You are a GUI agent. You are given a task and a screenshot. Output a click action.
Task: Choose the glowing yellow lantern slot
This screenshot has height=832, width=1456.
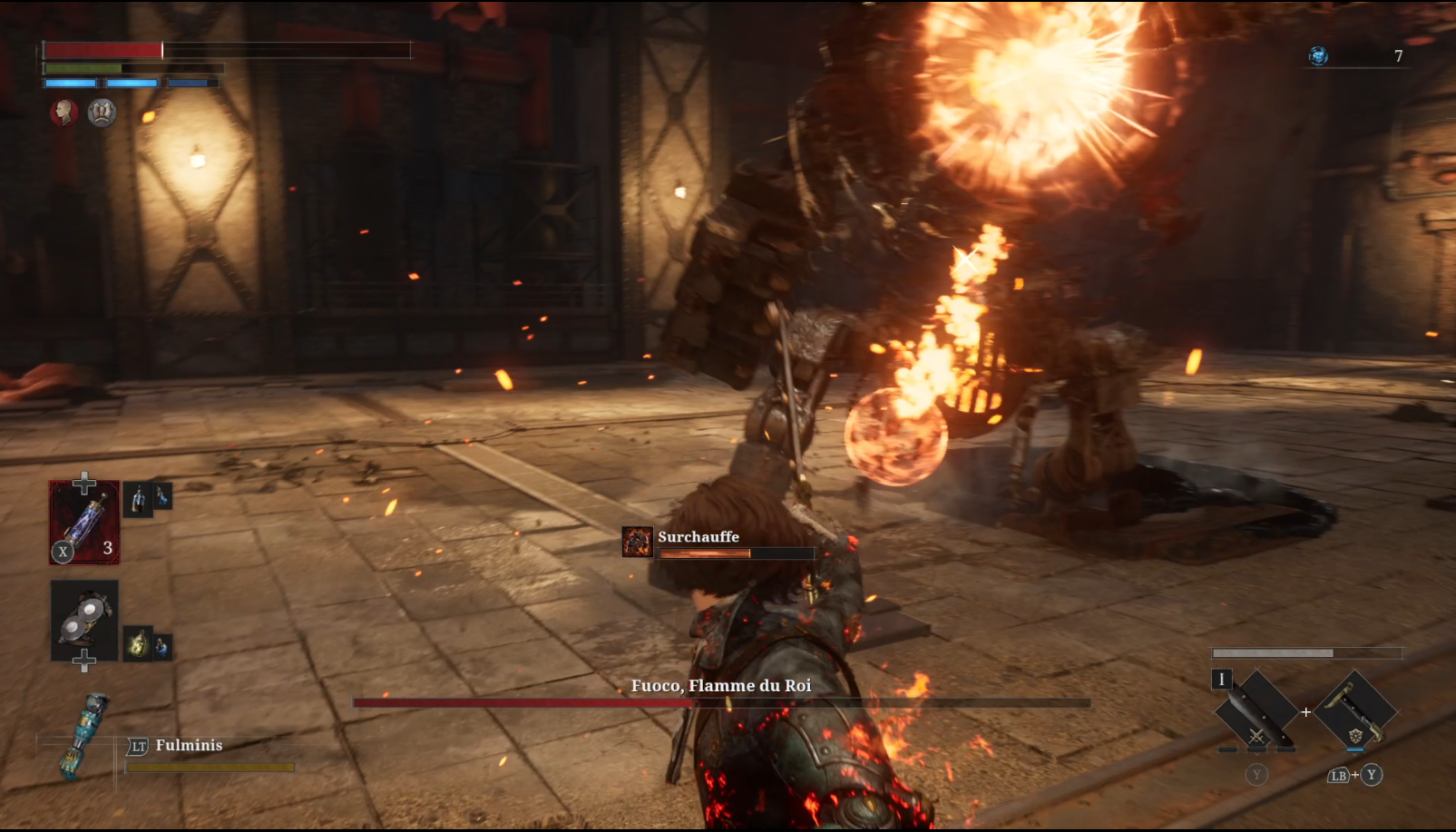coord(138,642)
